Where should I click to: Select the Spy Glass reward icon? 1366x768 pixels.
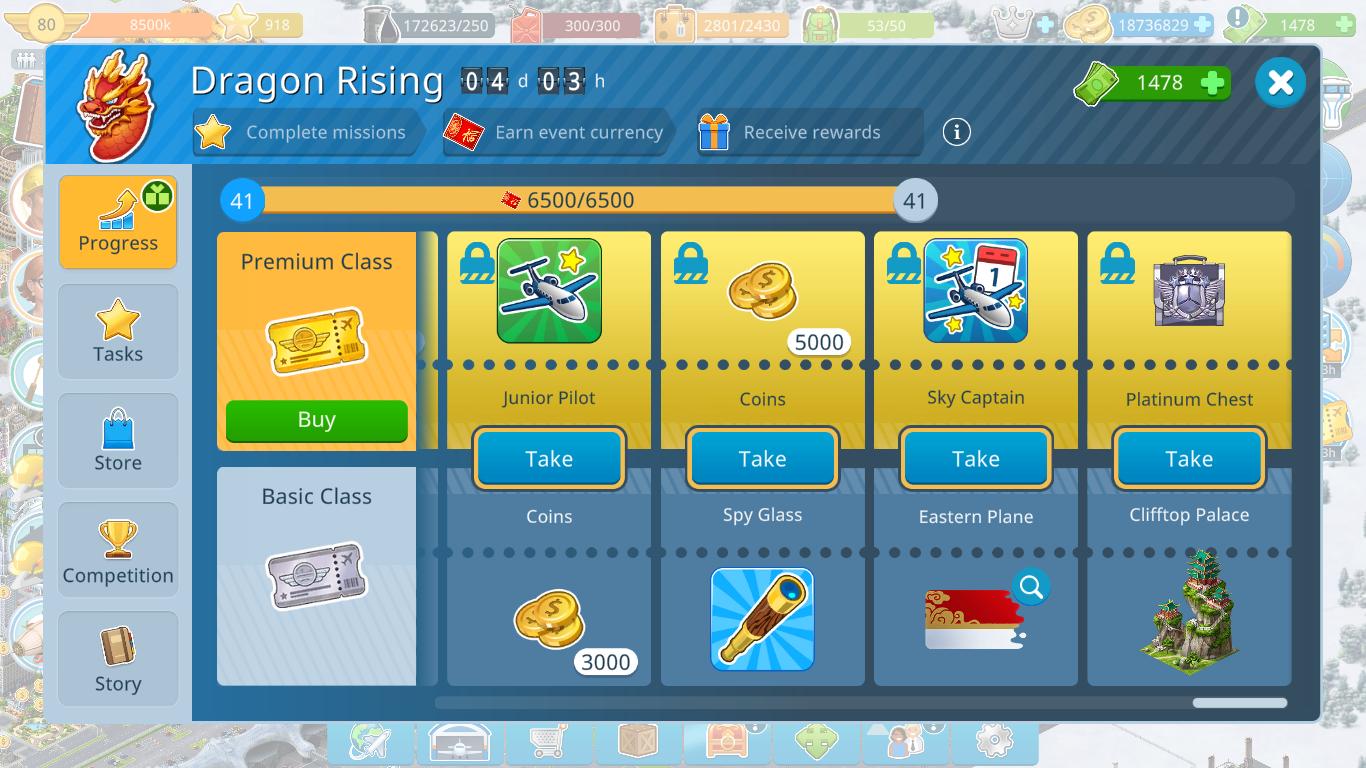pos(762,619)
